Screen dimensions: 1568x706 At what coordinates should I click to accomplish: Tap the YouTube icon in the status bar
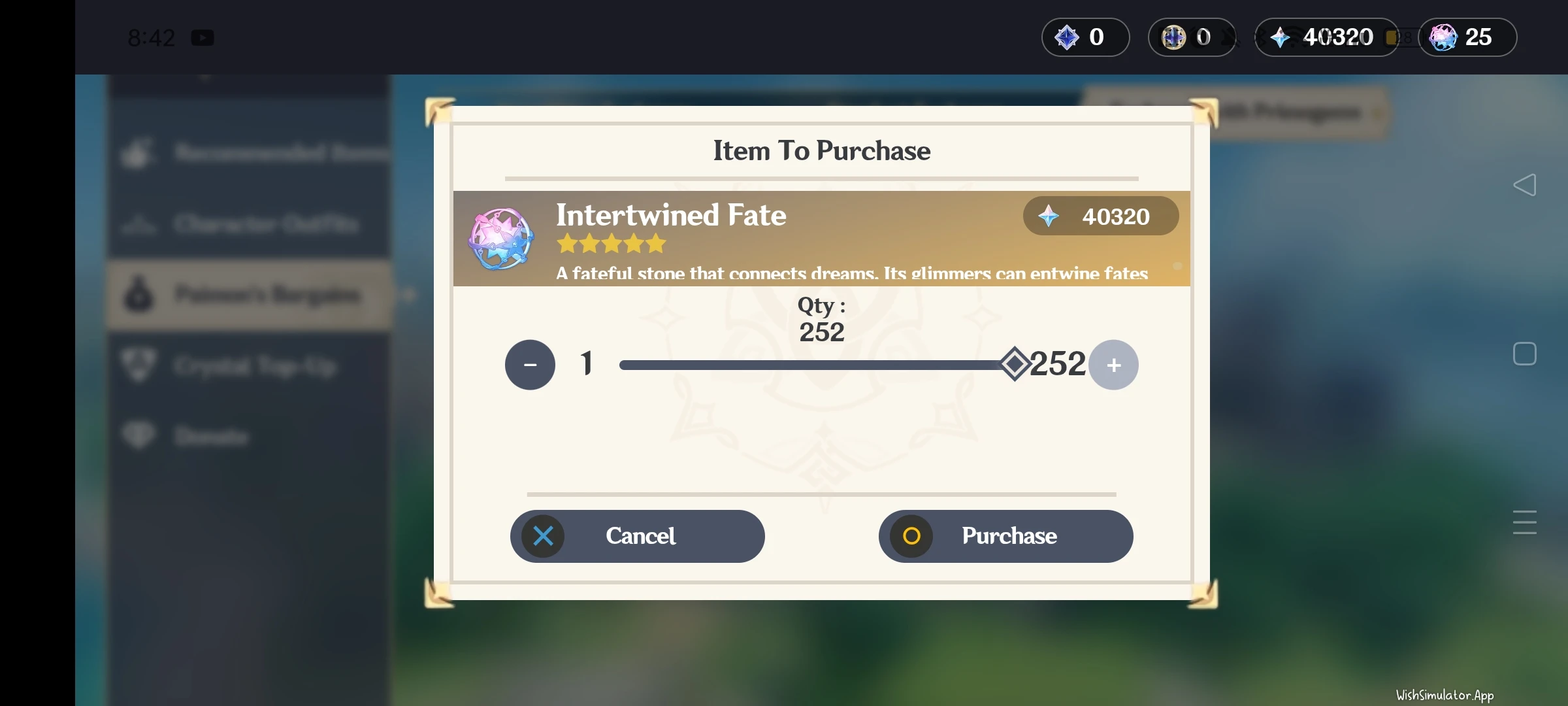203,37
